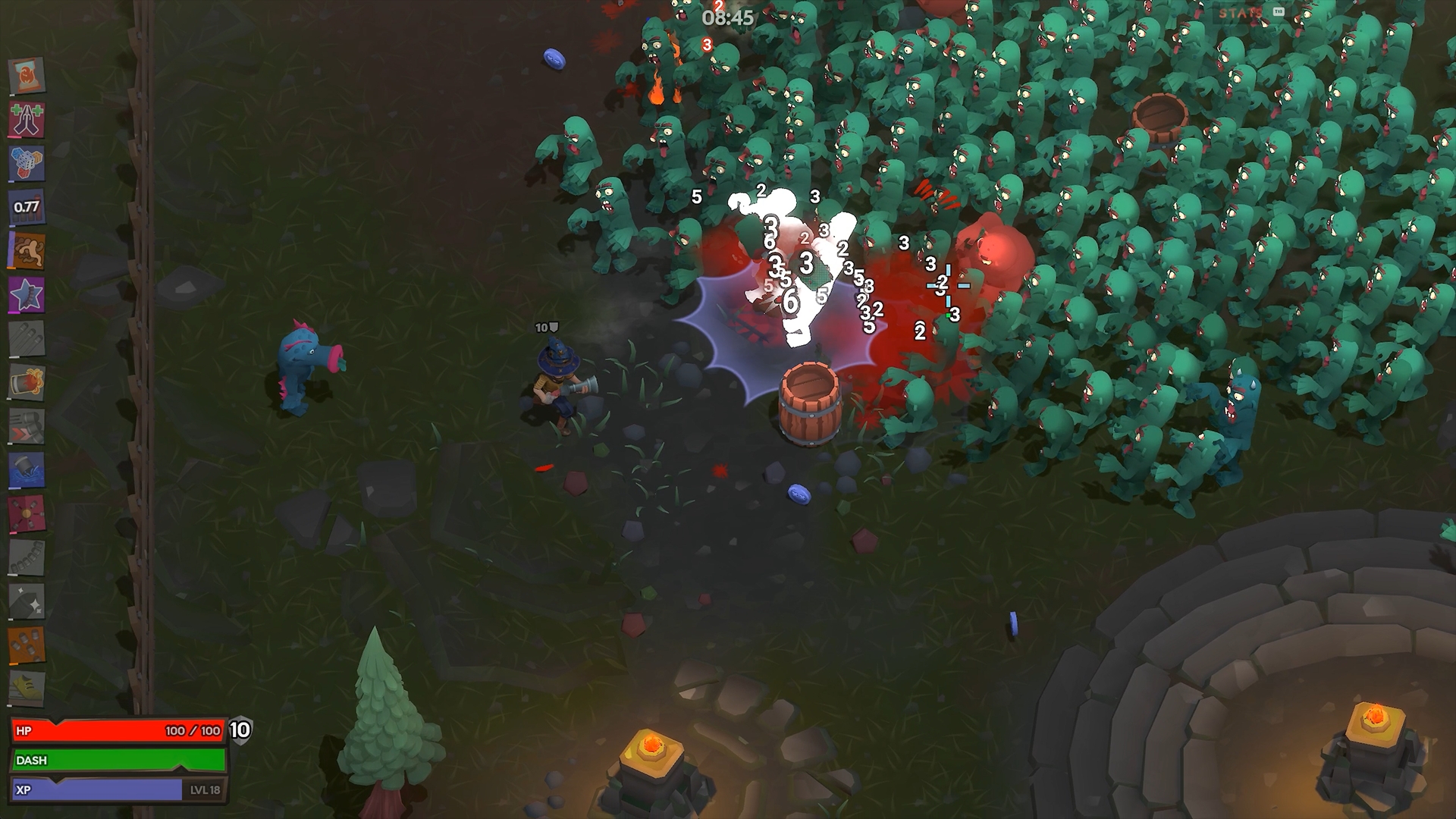Choose the colored dice upgrade icon
This screenshot has height=819, width=1456.
pos(27,163)
